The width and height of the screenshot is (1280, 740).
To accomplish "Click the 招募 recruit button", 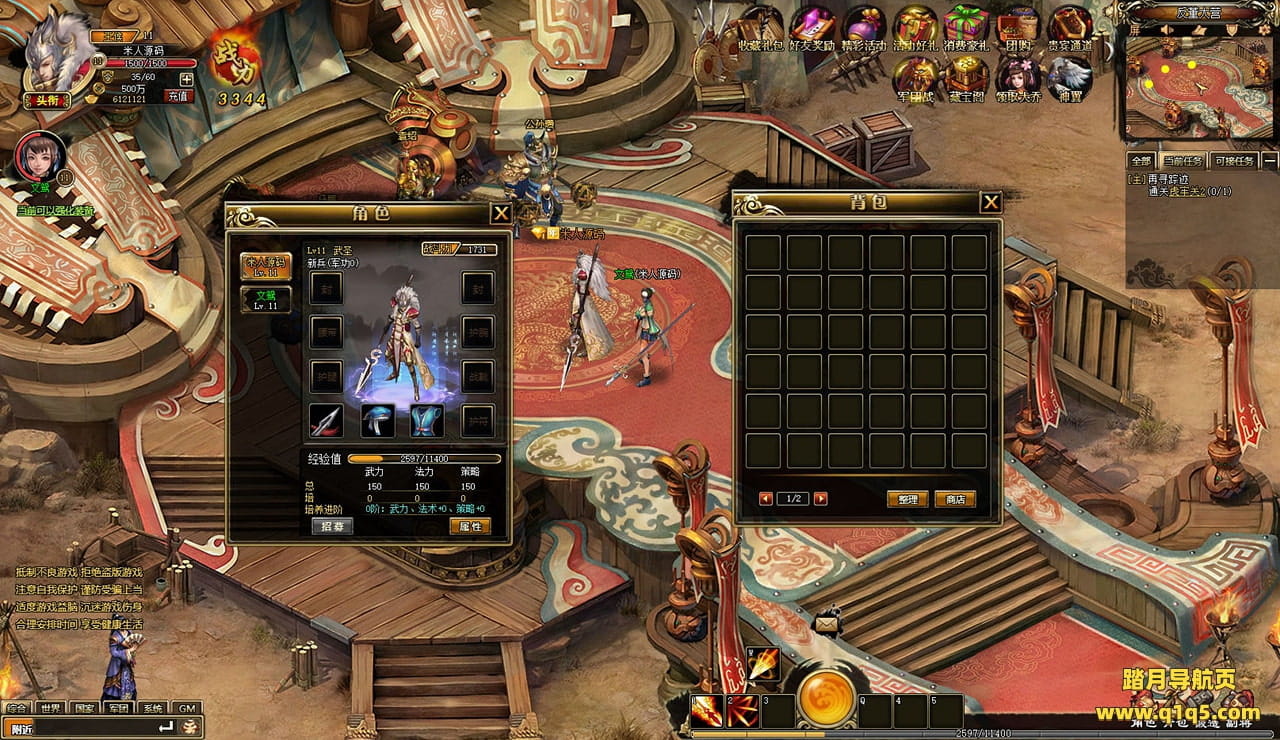I will tap(332, 526).
